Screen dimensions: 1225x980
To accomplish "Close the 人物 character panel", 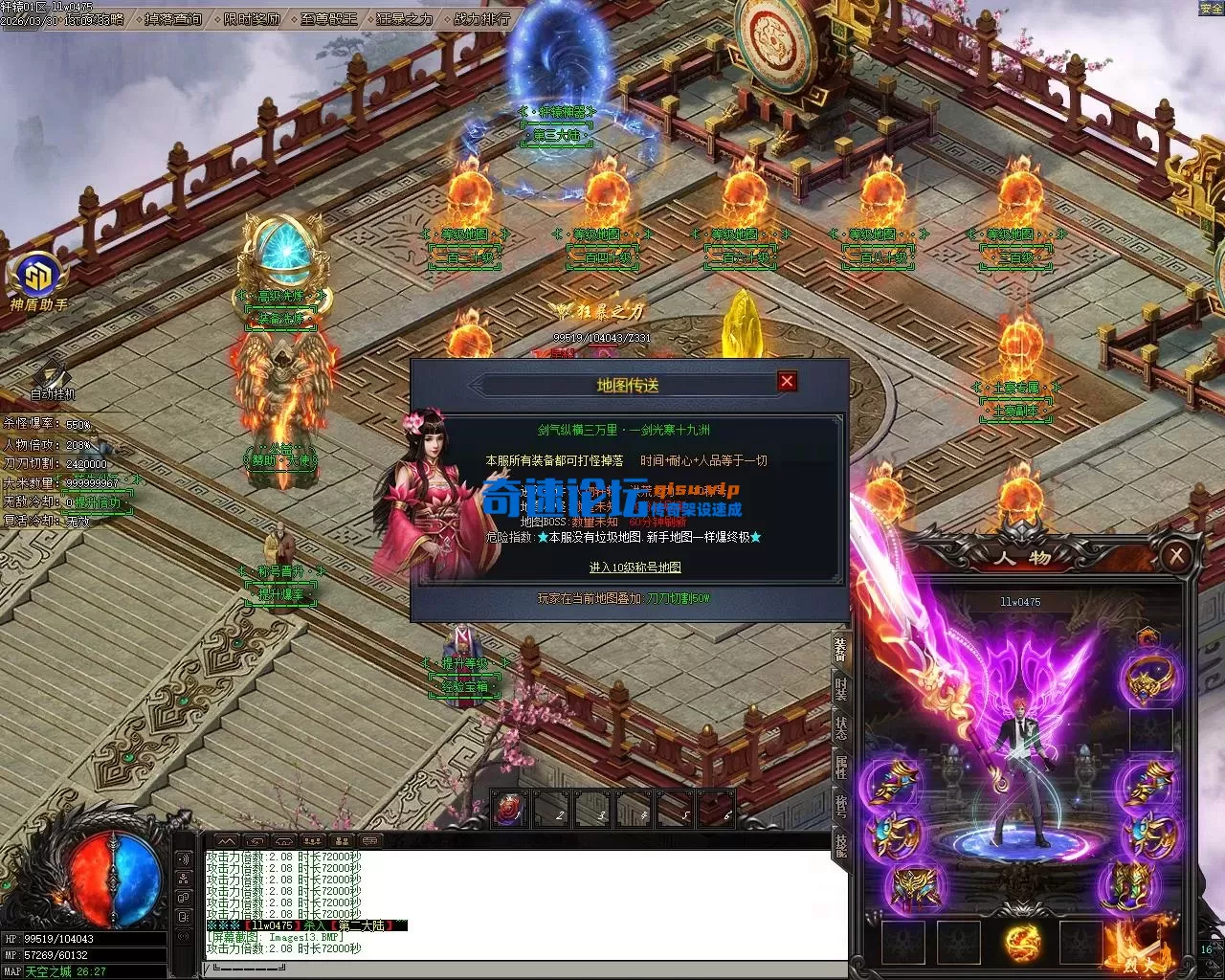I will [1176, 556].
